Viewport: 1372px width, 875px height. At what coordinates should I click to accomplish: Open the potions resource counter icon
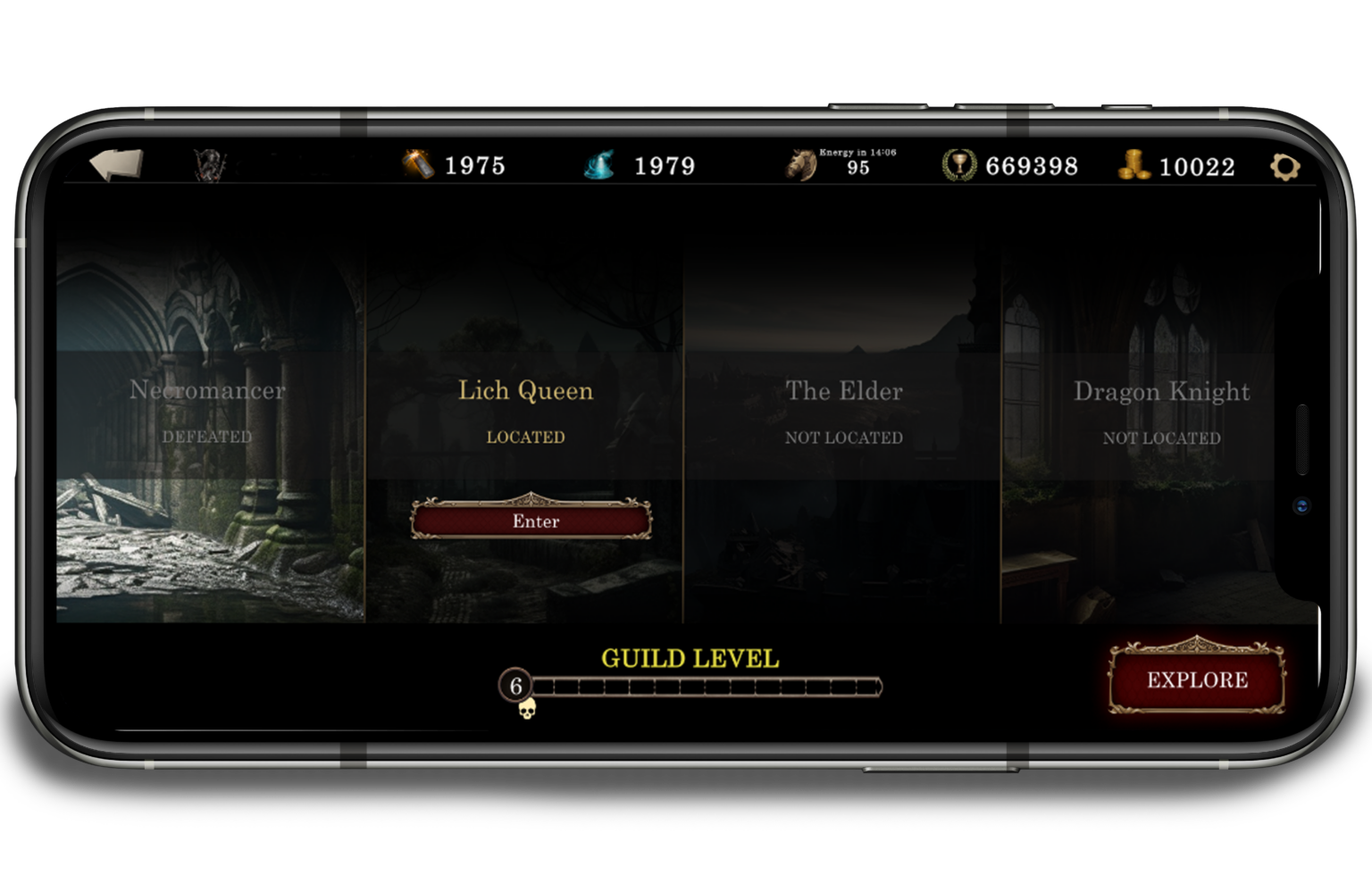tap(416, 165)
